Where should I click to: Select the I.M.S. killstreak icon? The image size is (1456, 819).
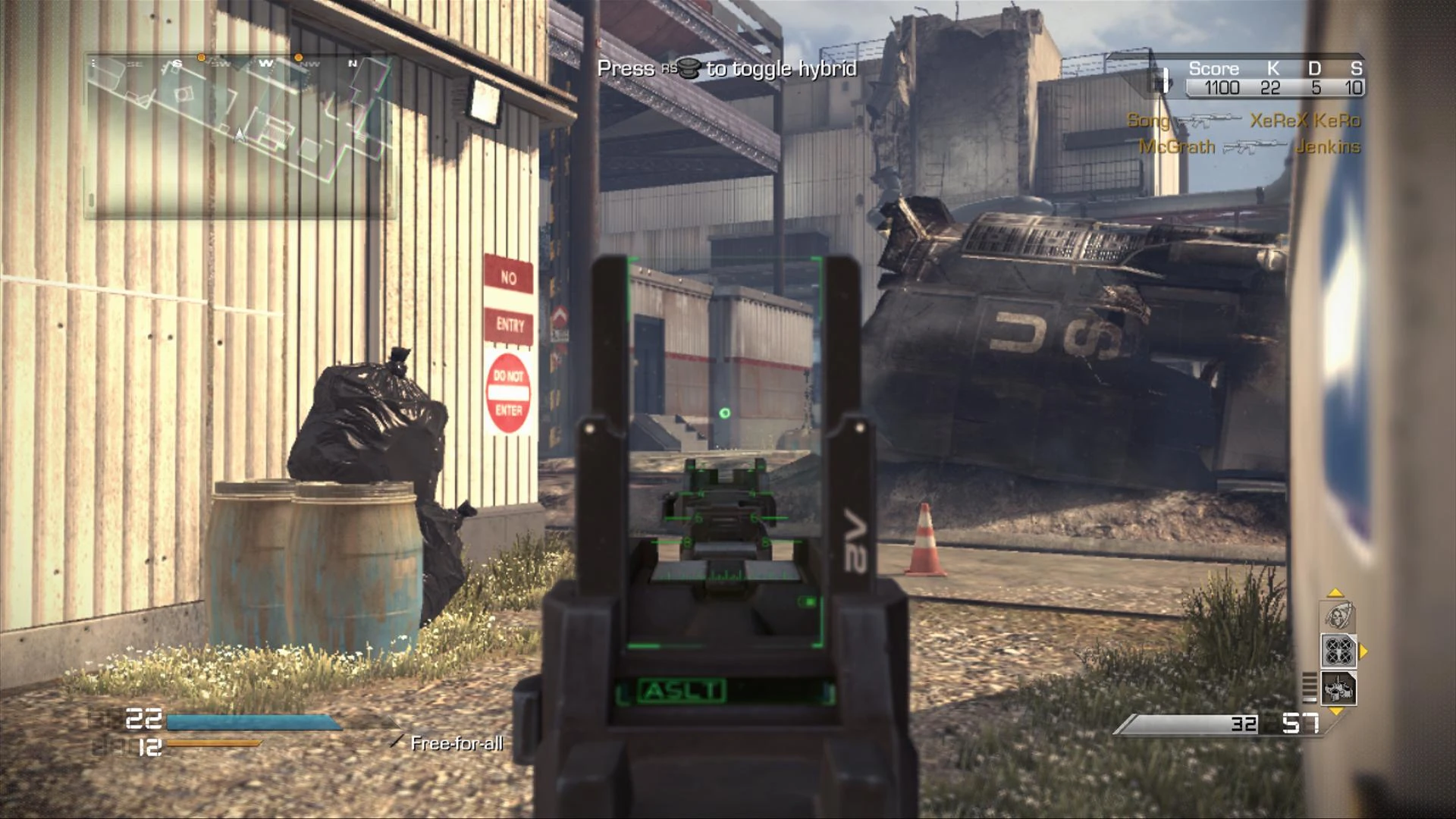[x=1338, y=689]
